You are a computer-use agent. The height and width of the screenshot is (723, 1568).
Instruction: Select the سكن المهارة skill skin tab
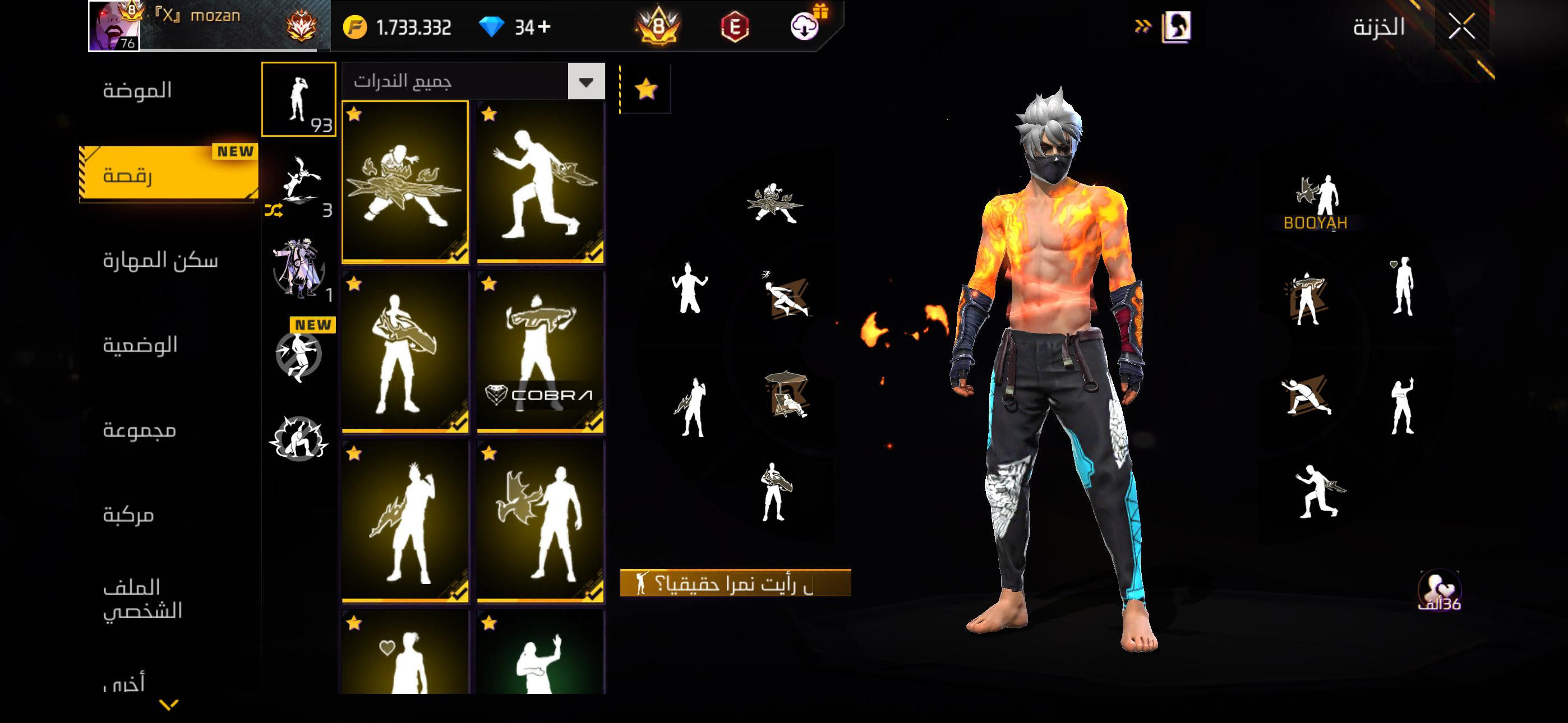pyautogui.click(x=160, y=261)
